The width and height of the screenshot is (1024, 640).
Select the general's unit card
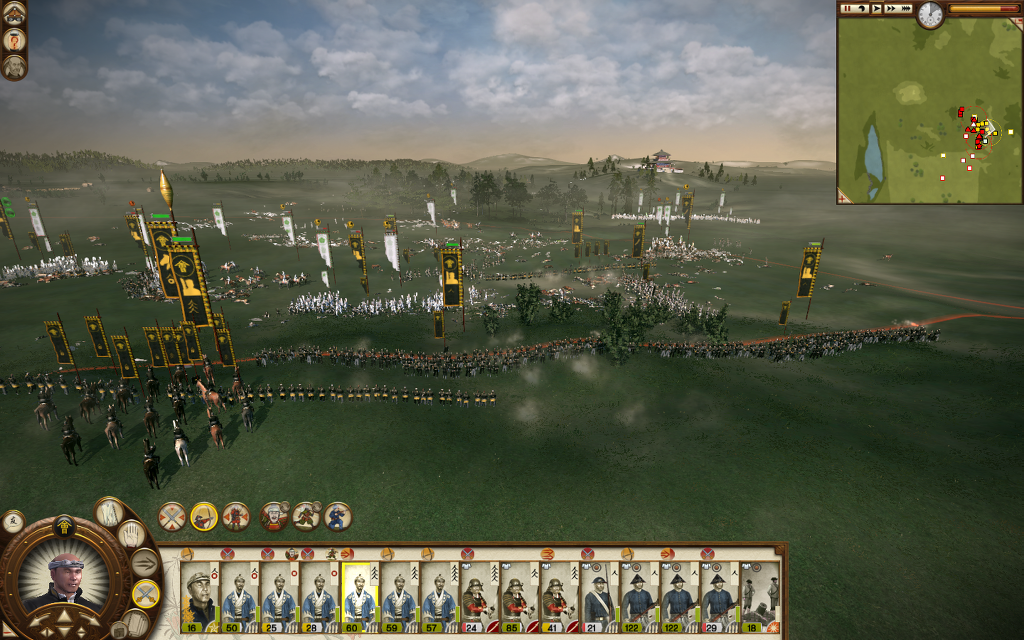(199, 595)
